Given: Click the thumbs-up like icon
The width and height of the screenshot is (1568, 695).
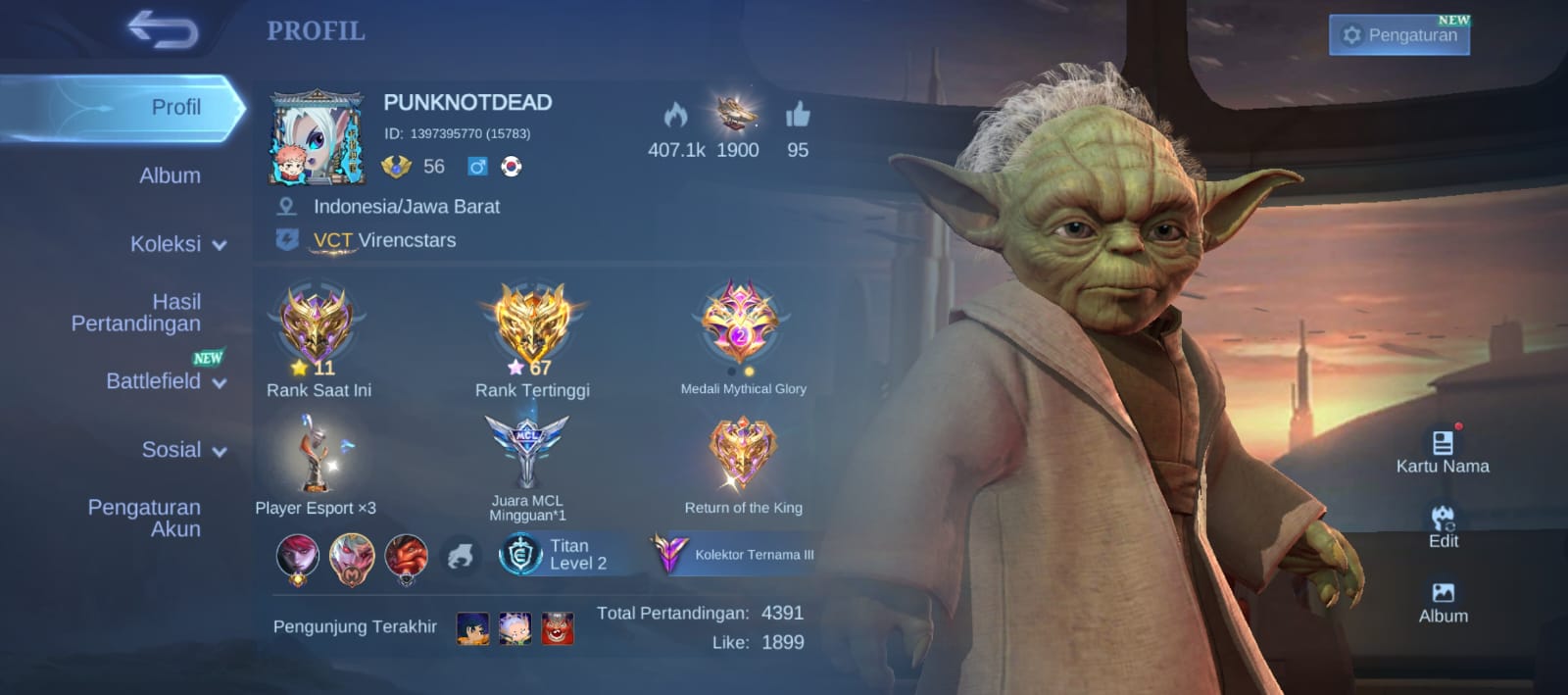Looking at the screenshot, I should point(798,117).
